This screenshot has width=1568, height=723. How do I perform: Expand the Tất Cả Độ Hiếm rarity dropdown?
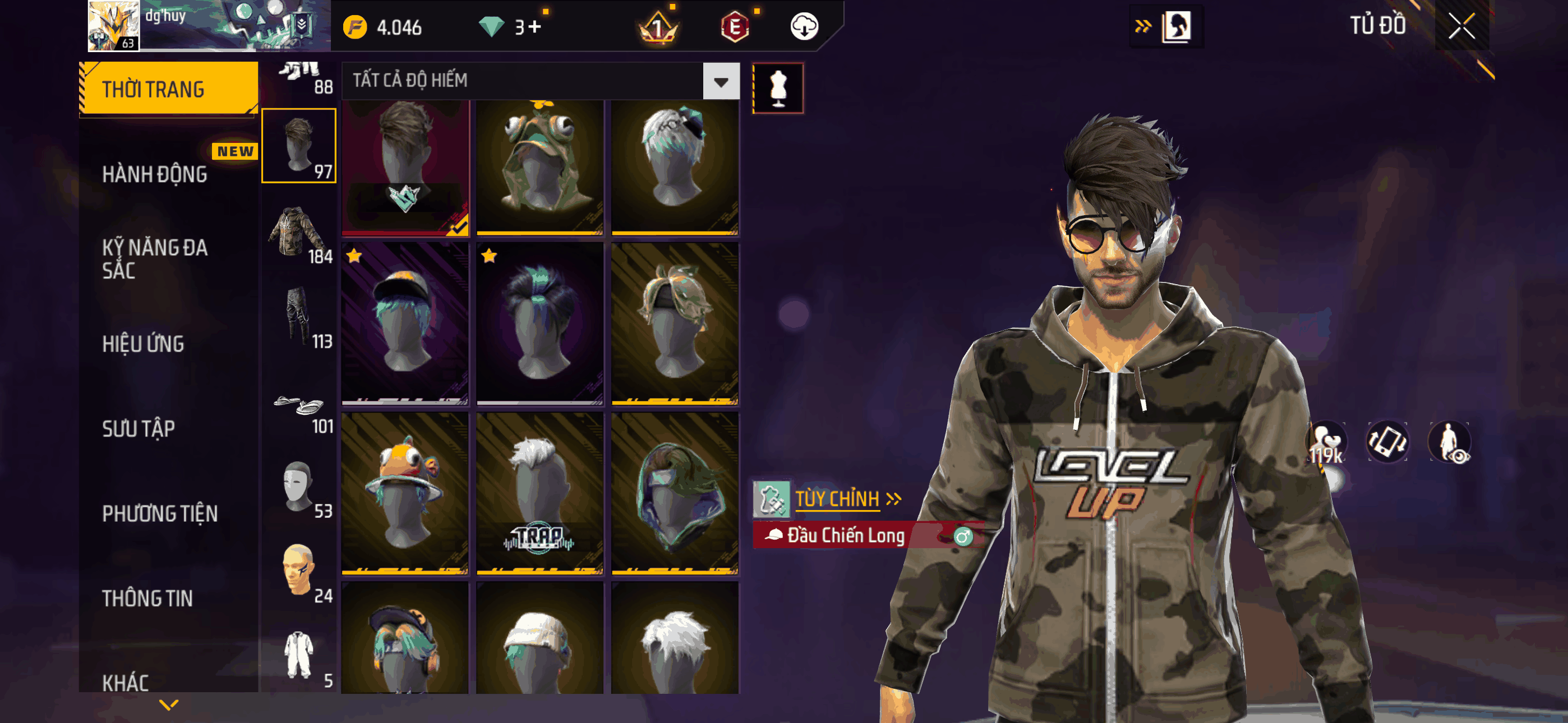(x=721, y=81)
